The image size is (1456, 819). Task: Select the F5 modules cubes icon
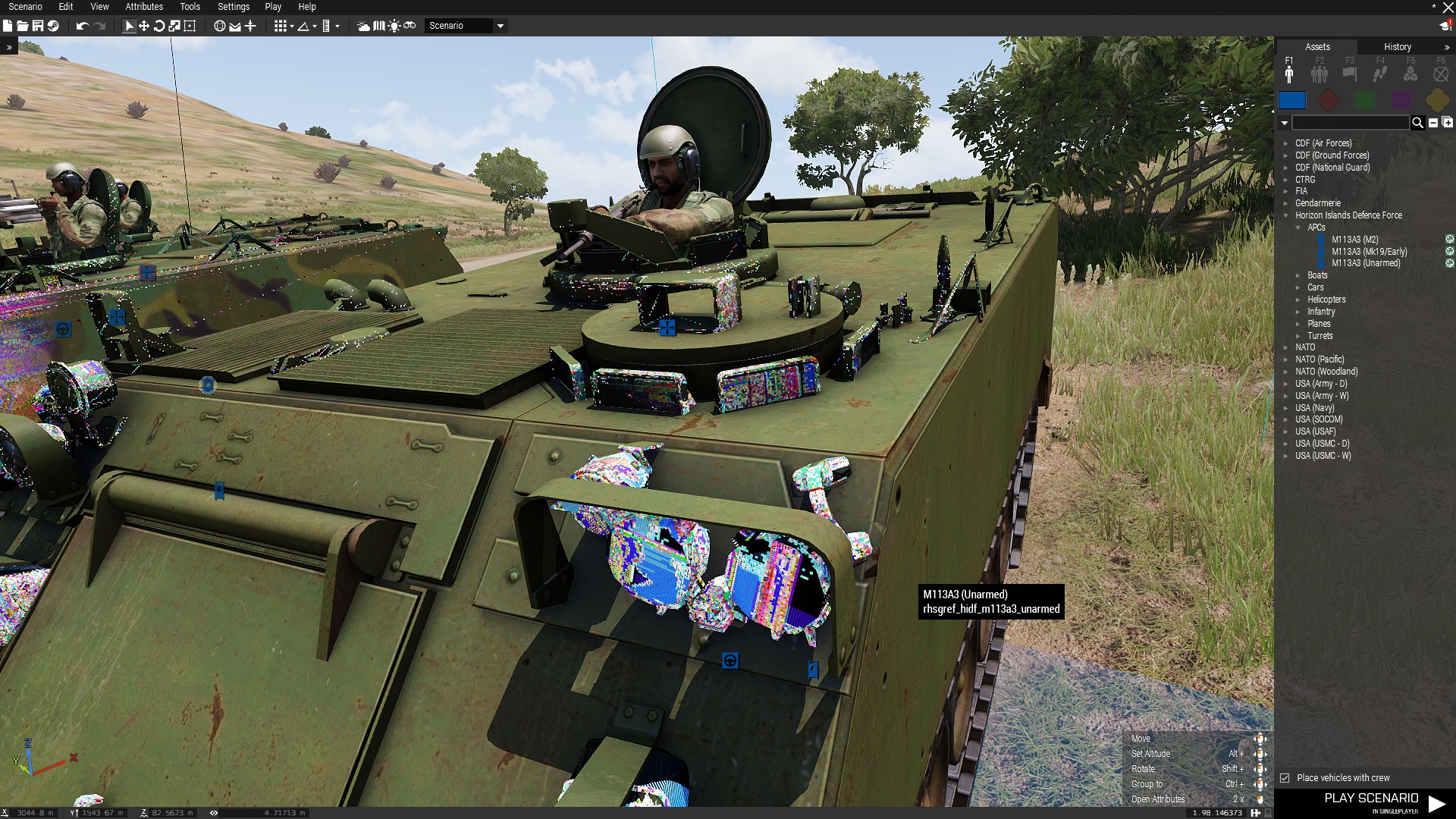pos(1410,74)
